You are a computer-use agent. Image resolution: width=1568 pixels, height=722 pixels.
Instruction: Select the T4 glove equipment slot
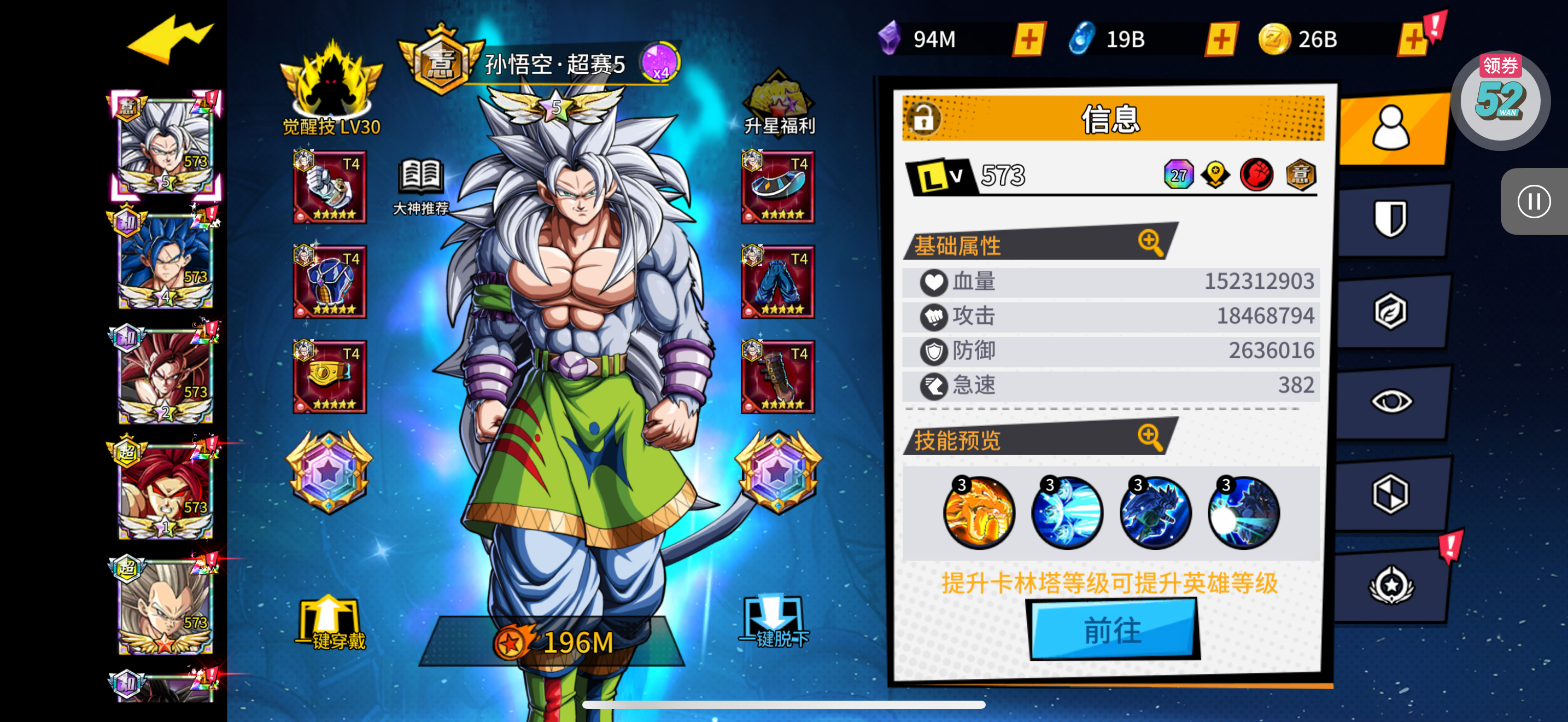[x=330, y=187]
